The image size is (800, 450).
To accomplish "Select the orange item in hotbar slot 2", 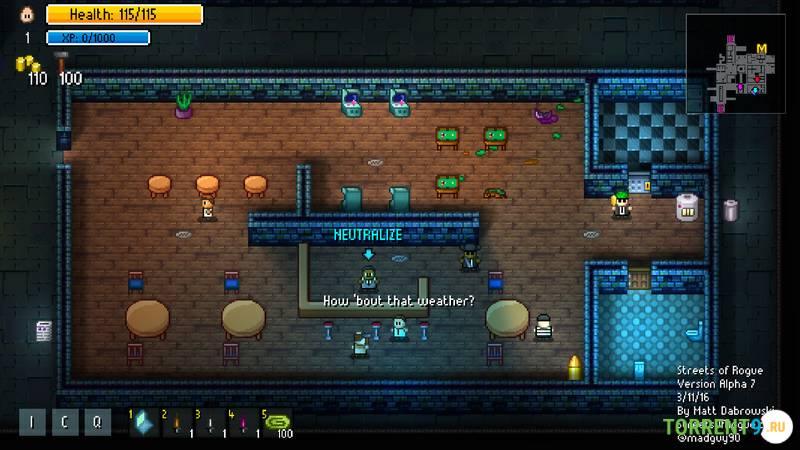I will (177, 423).
